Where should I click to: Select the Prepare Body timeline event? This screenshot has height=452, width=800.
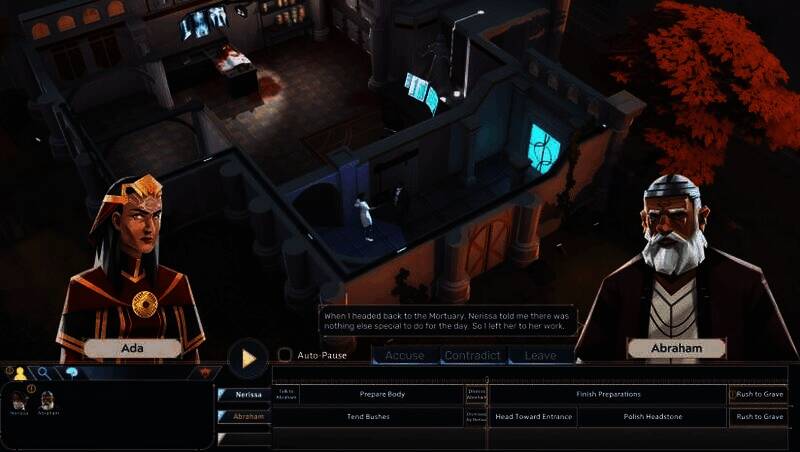[x=382, y=394]
